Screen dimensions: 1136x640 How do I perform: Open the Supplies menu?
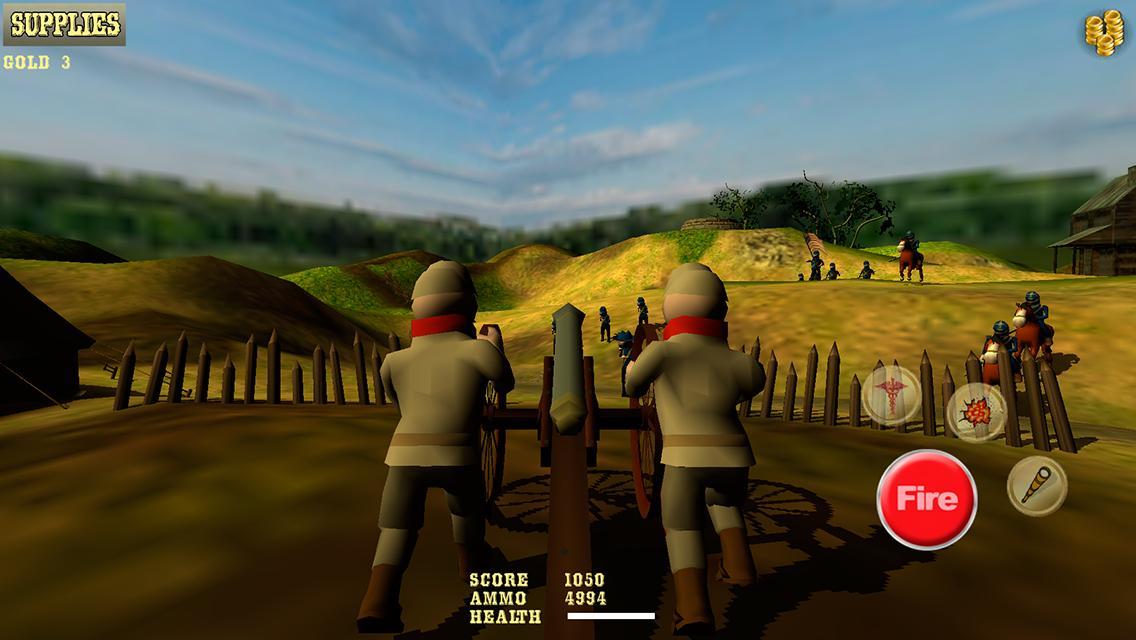[64, 25]
